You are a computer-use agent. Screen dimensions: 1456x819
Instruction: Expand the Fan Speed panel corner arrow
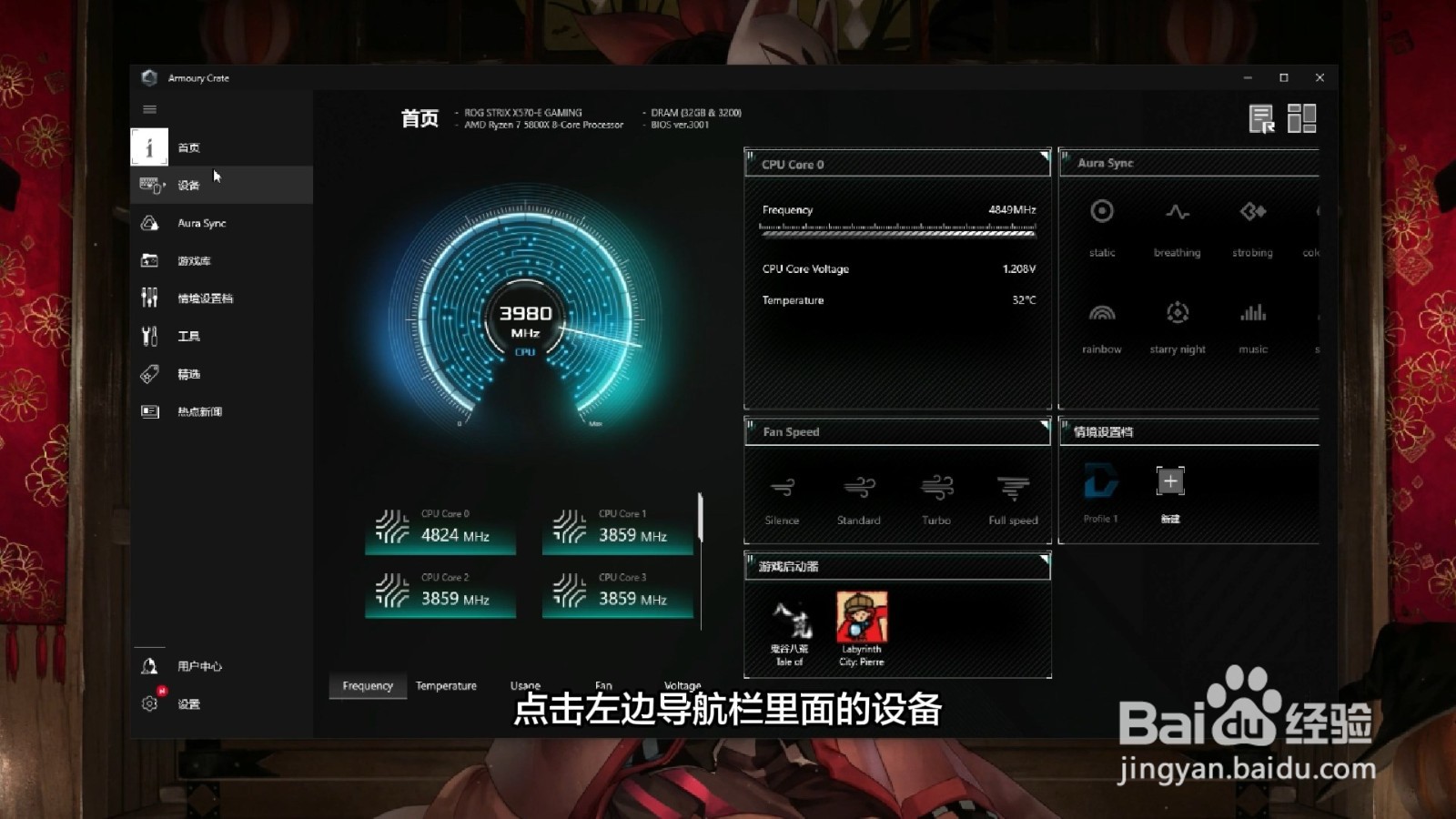pos(1045,424)
